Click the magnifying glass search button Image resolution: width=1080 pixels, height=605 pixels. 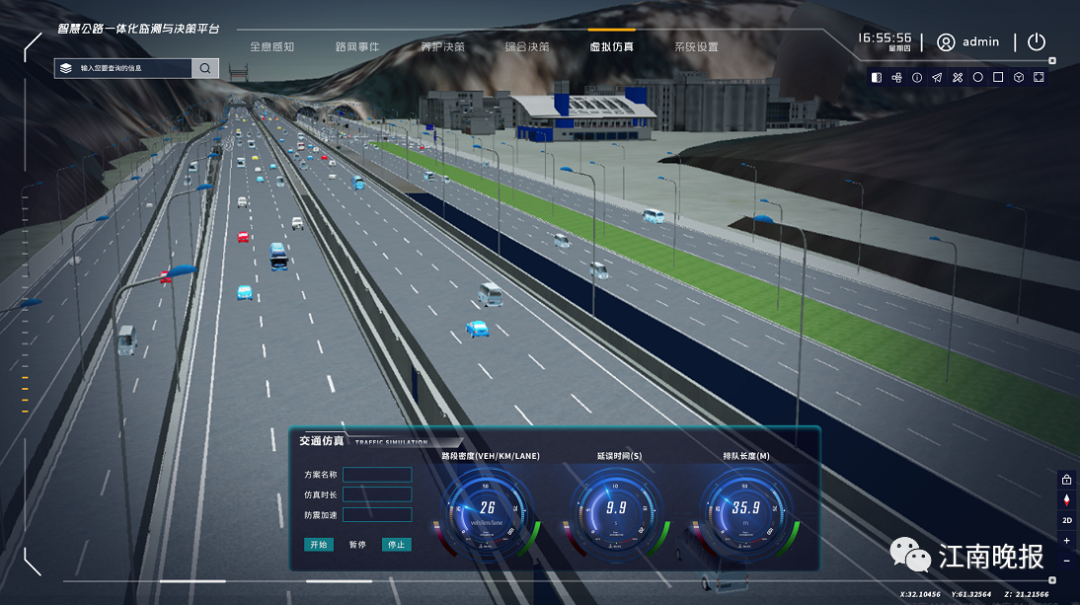tap(205, 68)
